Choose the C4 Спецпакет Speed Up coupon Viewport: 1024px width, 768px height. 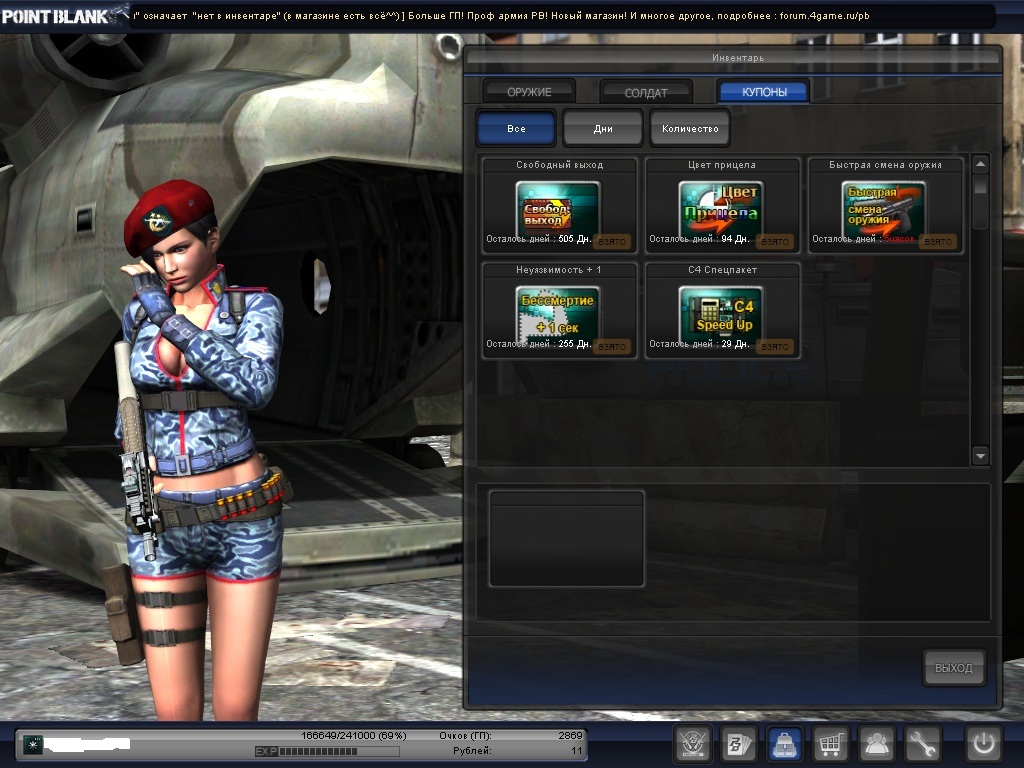point(721,314)
